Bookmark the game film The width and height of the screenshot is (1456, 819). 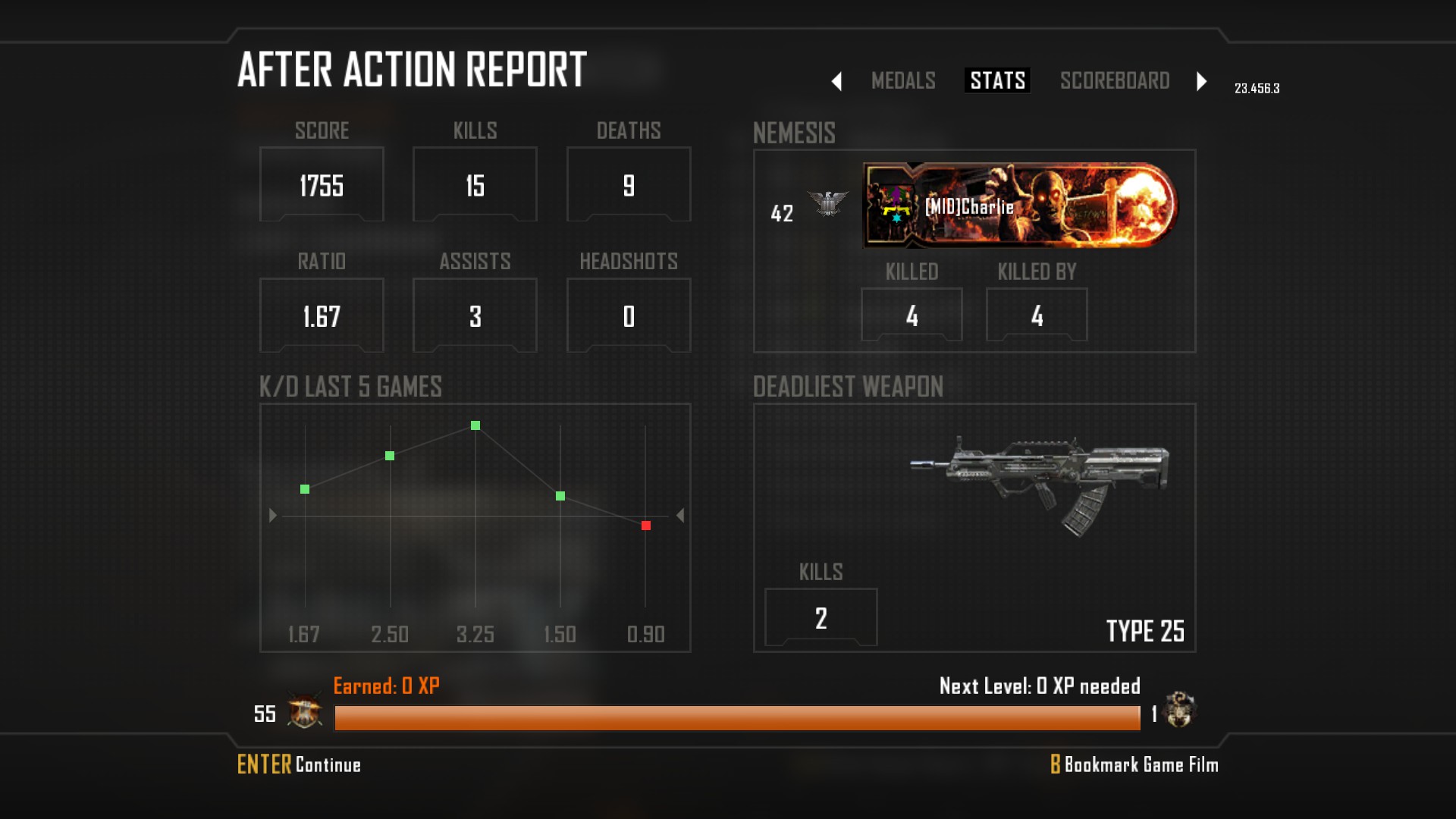point(1134,764)
